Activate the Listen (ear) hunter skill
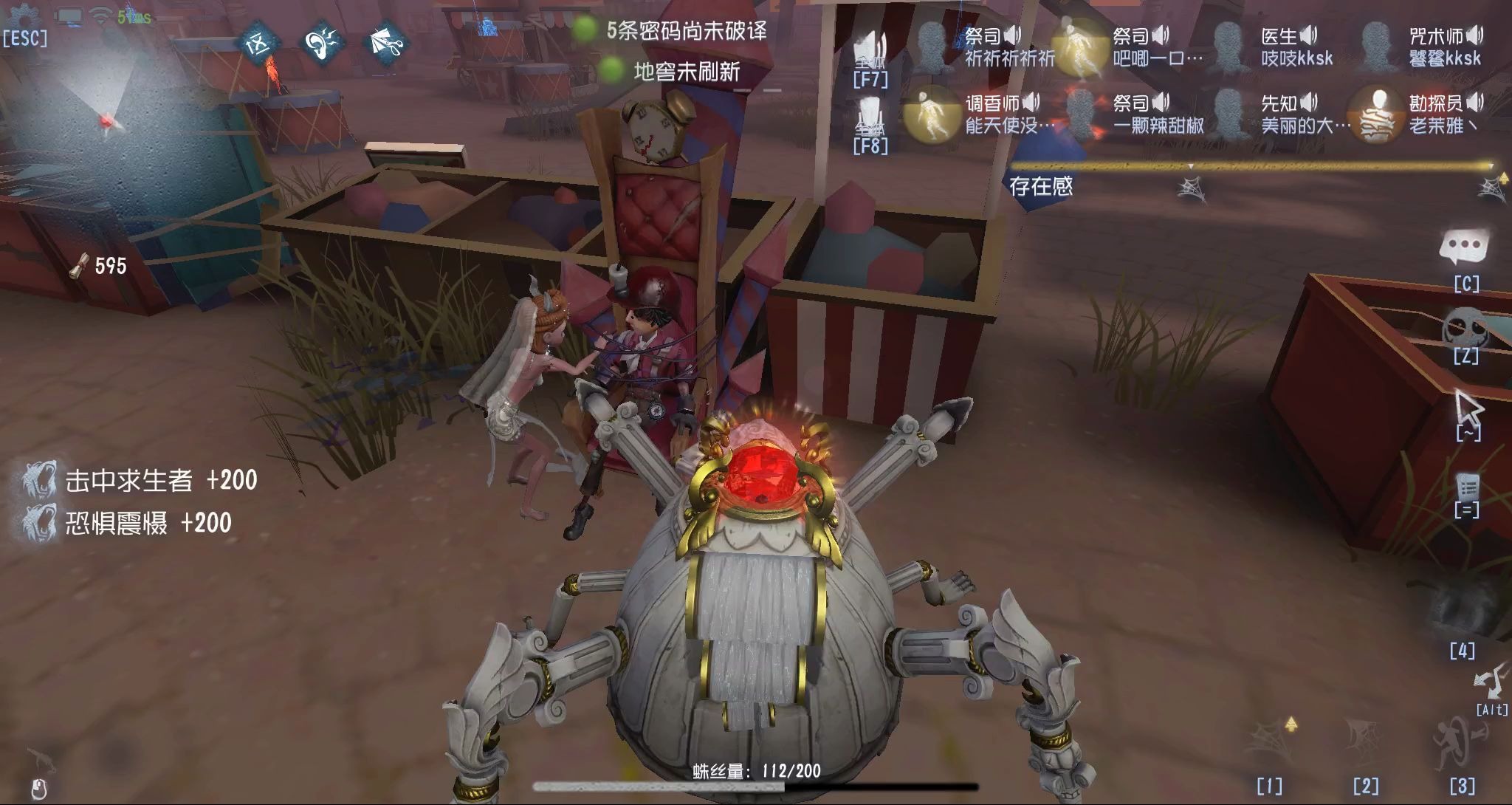Screen dimensions: 1512x805 [325, 43]
